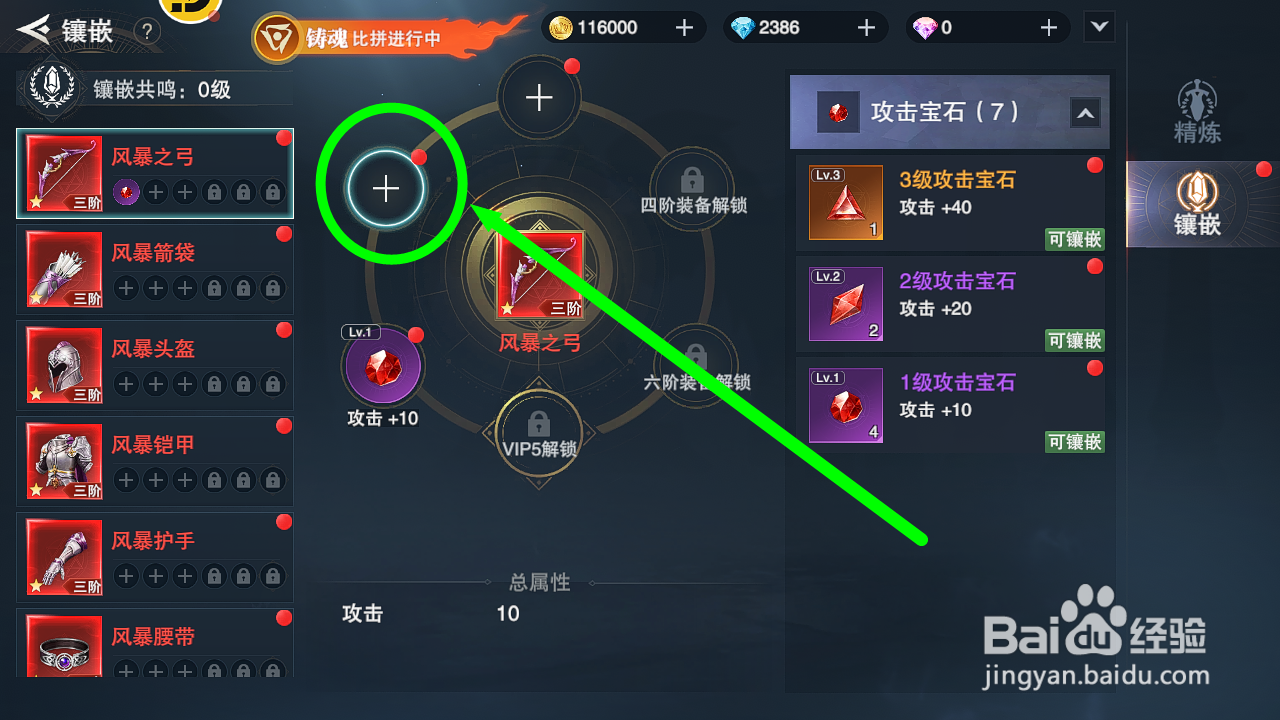Select the 3级攻击宝石 gem thumbnail
Screen dimensions: 1280x720
pyautogui.click(x=845, y=203)
